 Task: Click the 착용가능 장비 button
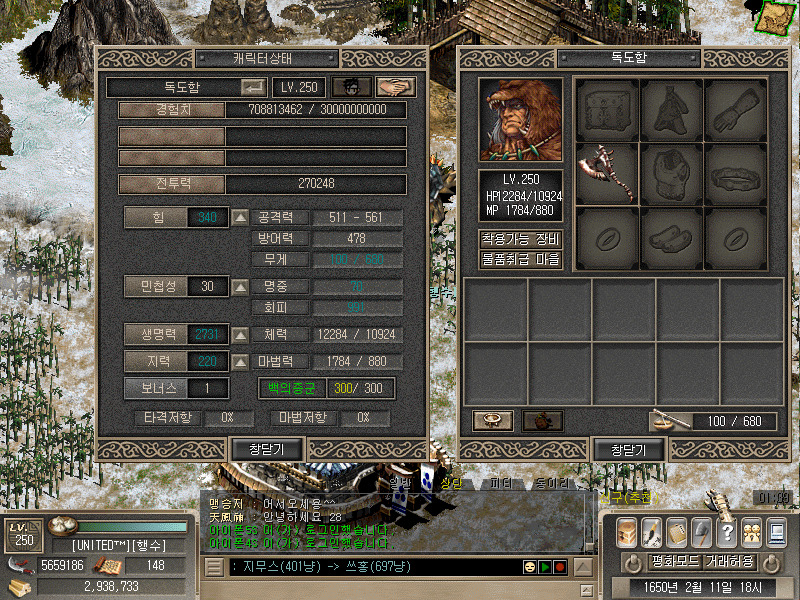[521, 240]
